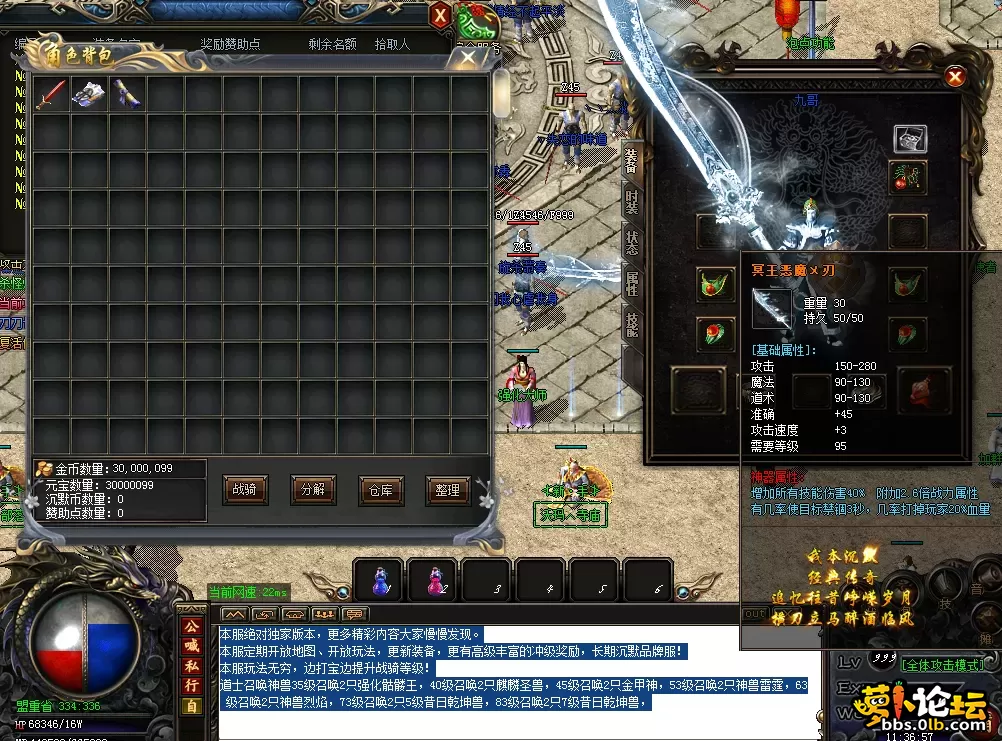Switch to the 装备 equipment tab
The width and height of the screenshot is (1002, 741).
pos(631,160)
